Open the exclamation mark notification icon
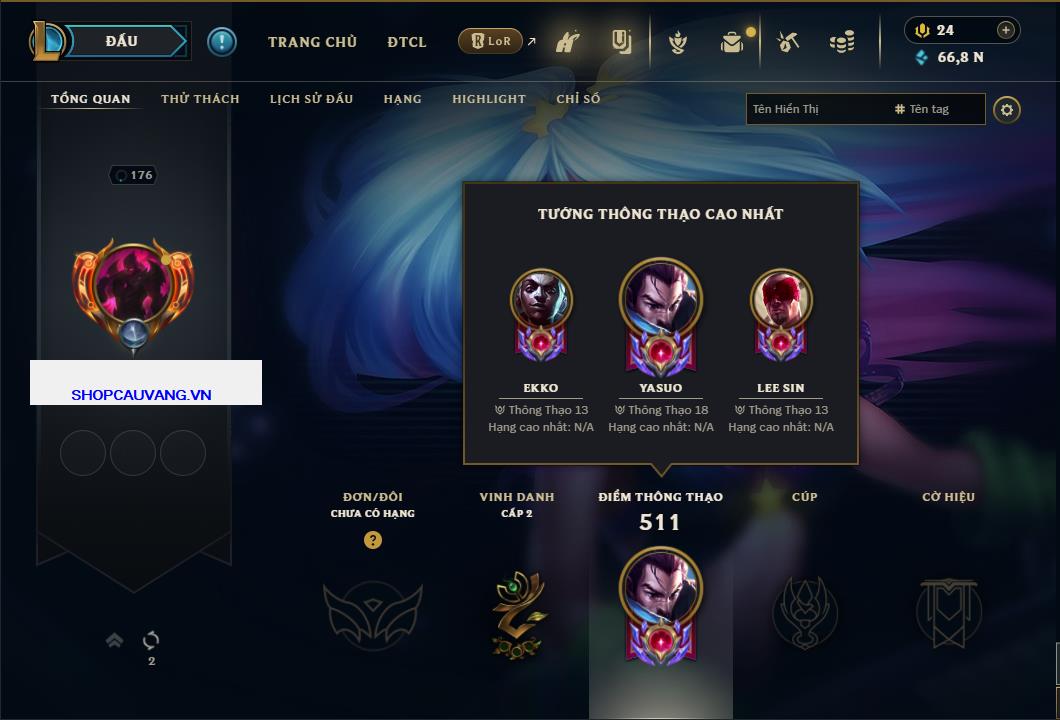The image size is (1060, 720). pos(221,41)
